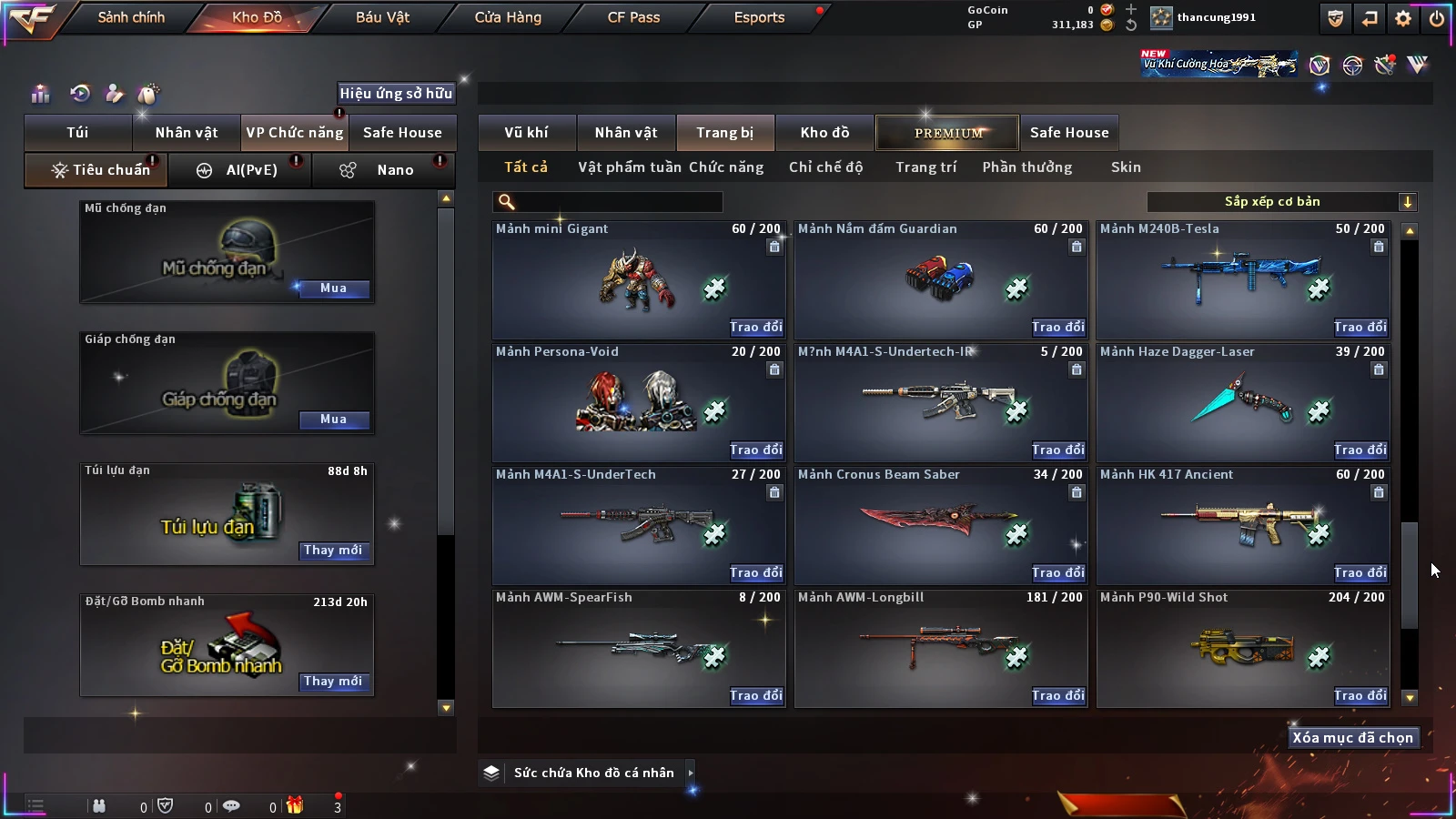Click the power exit button

(x=1437, y=18)
